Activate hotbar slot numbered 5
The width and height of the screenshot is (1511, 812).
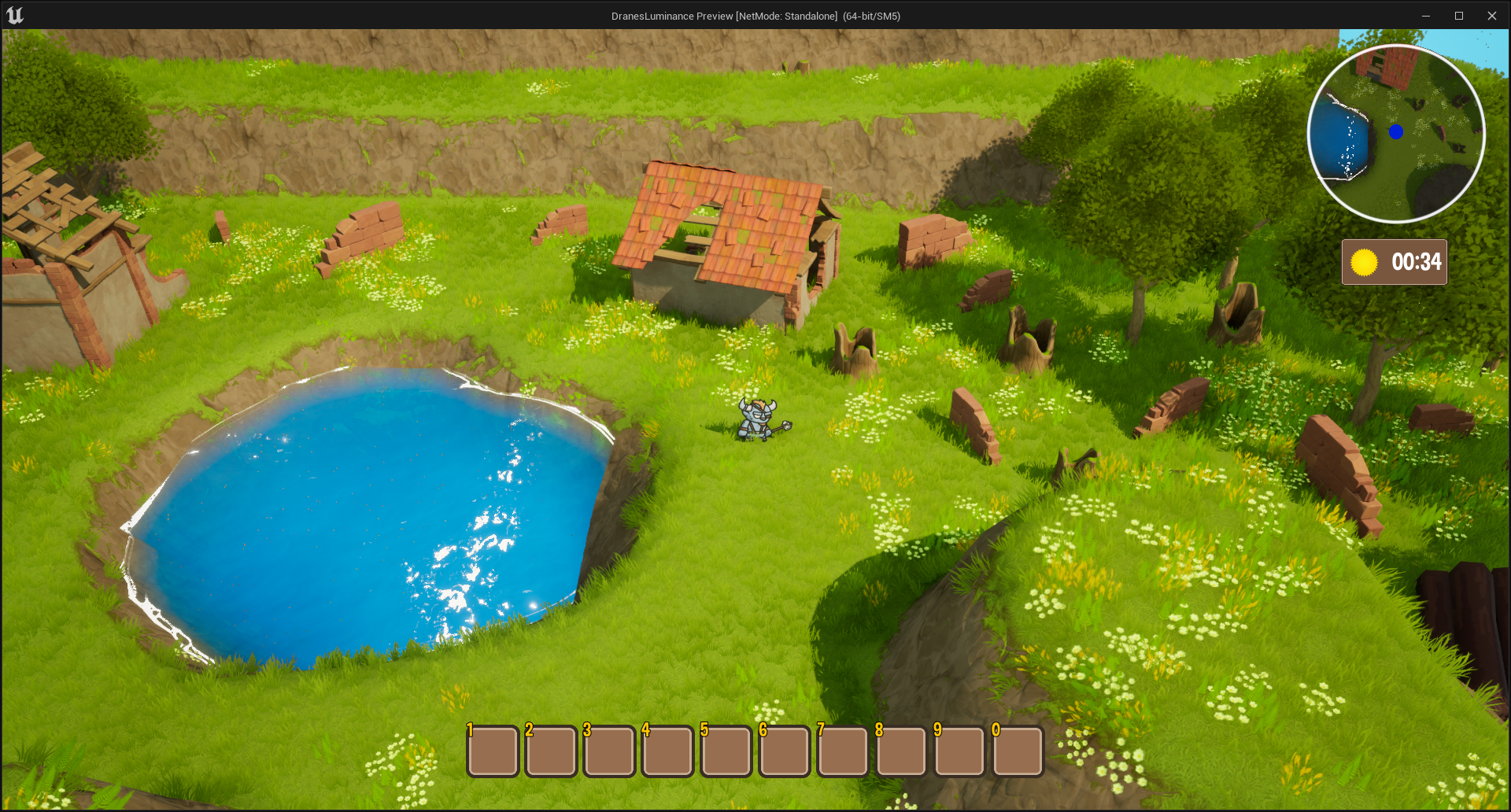pos(726,751)
